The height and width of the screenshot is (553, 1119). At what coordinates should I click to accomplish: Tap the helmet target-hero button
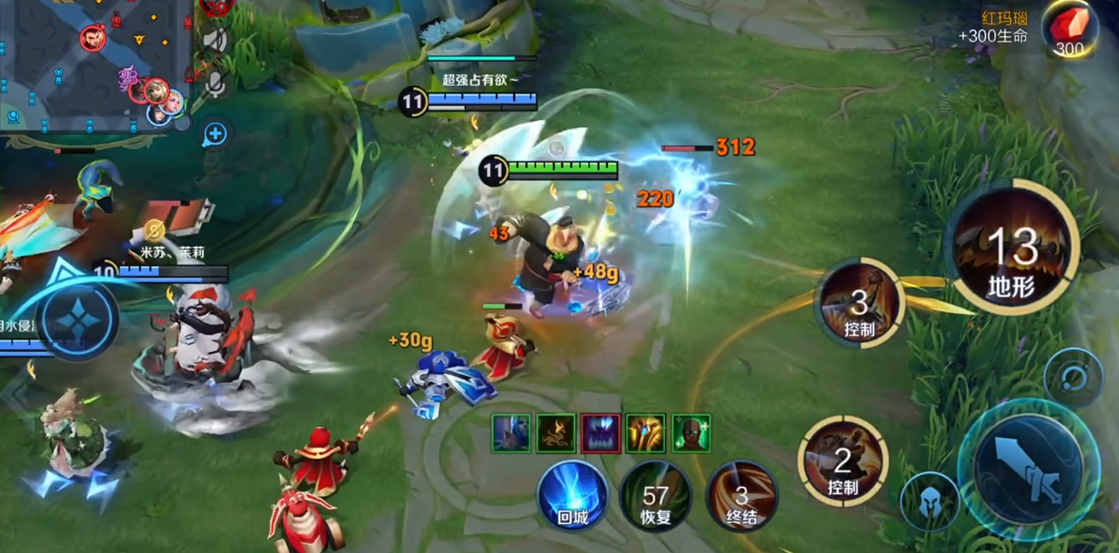click(929, 502)
